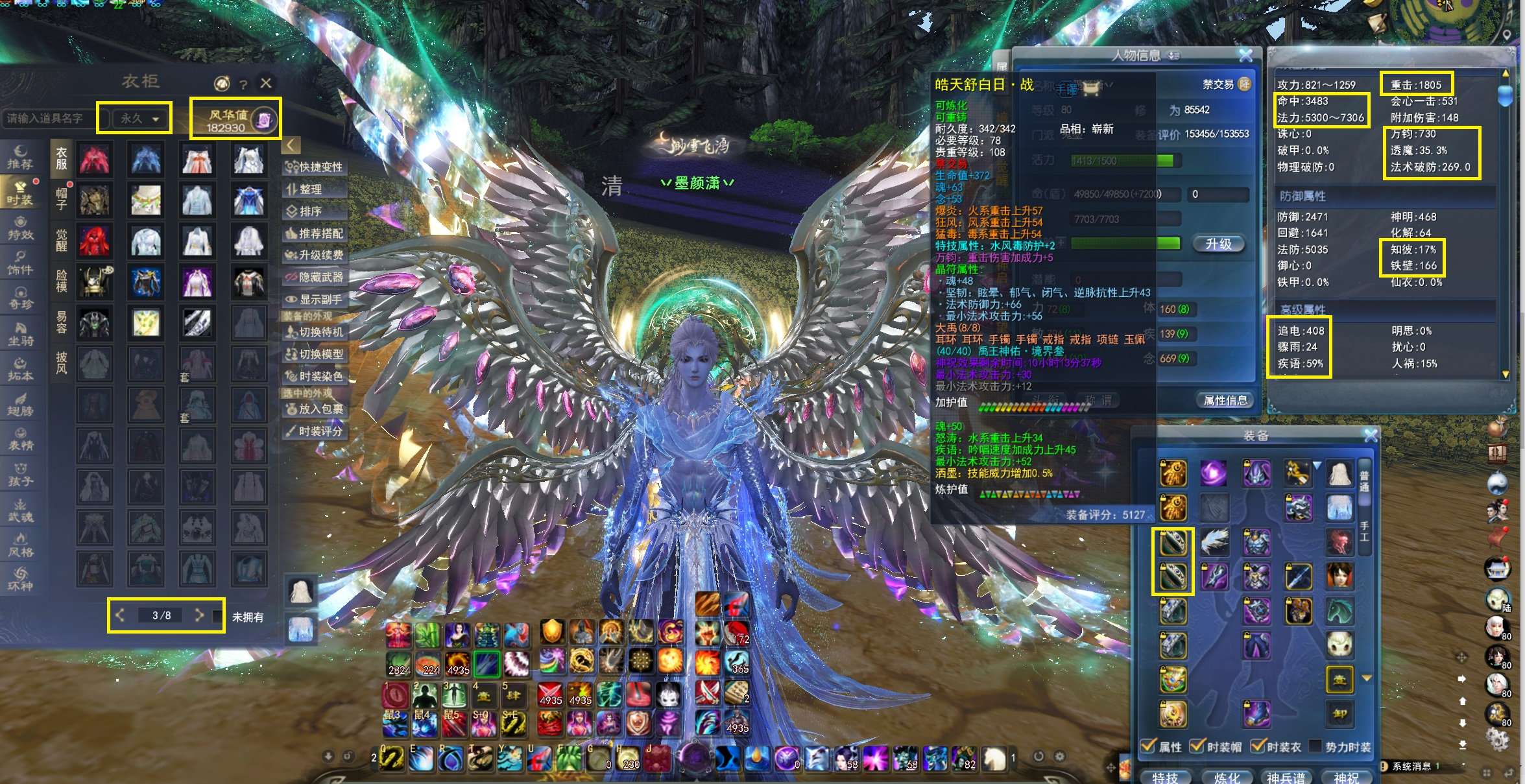Click the item name search field
Screen dimensions: 1525x784
49,119
